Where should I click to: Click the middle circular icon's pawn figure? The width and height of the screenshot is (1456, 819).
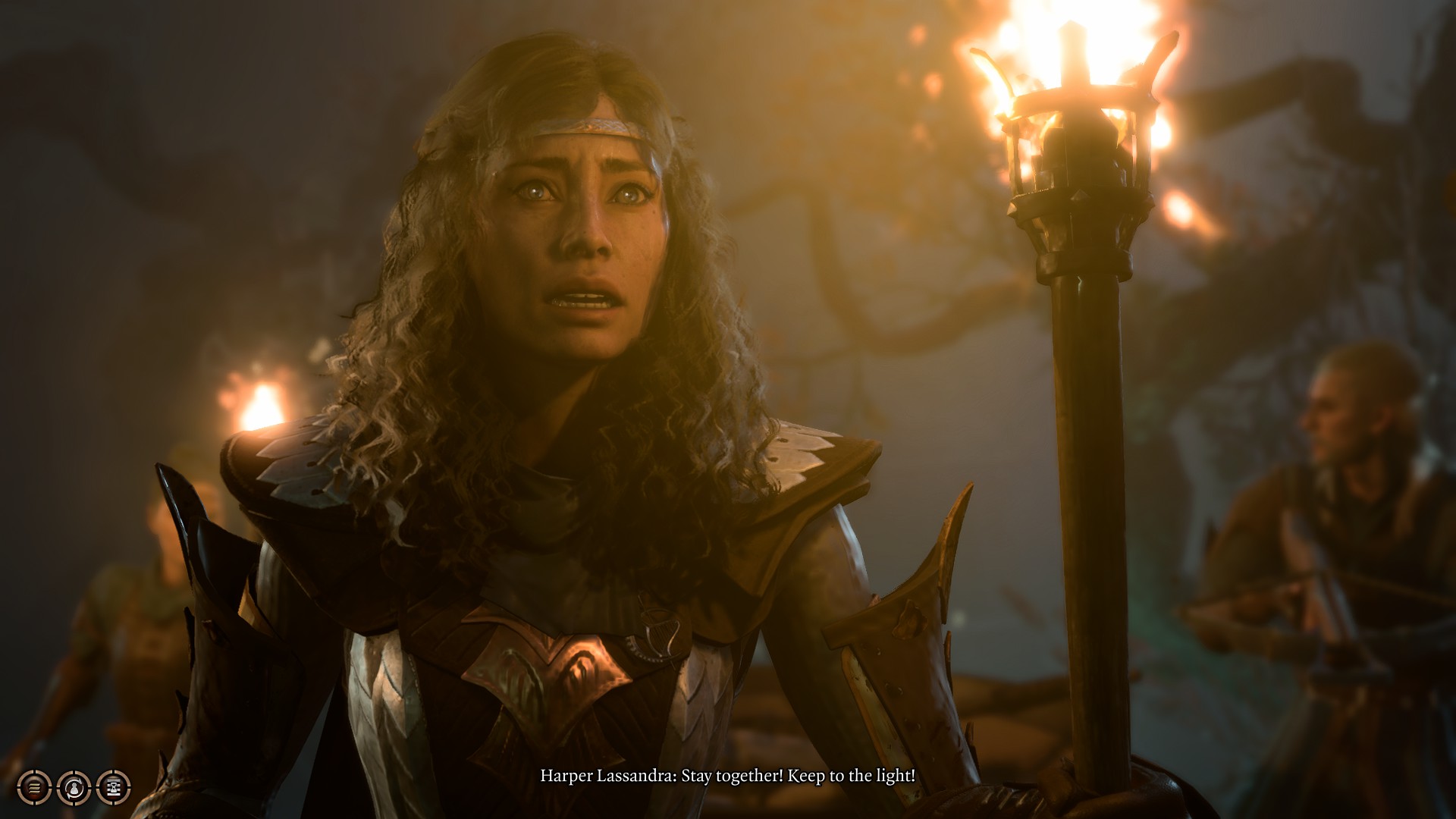(73, 789)
